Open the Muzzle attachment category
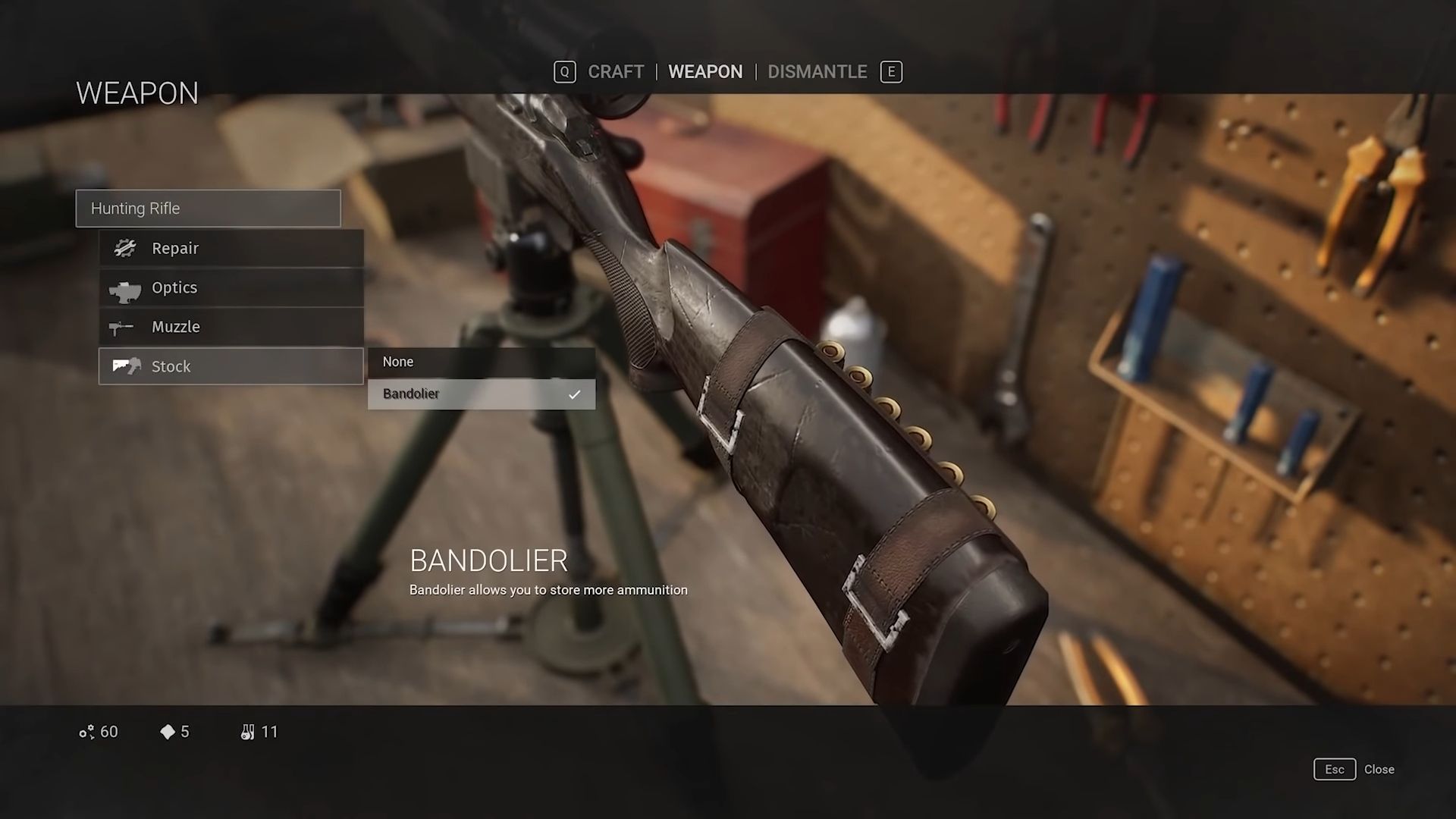Screen dimensions: 1456x819 coord(231,328)
